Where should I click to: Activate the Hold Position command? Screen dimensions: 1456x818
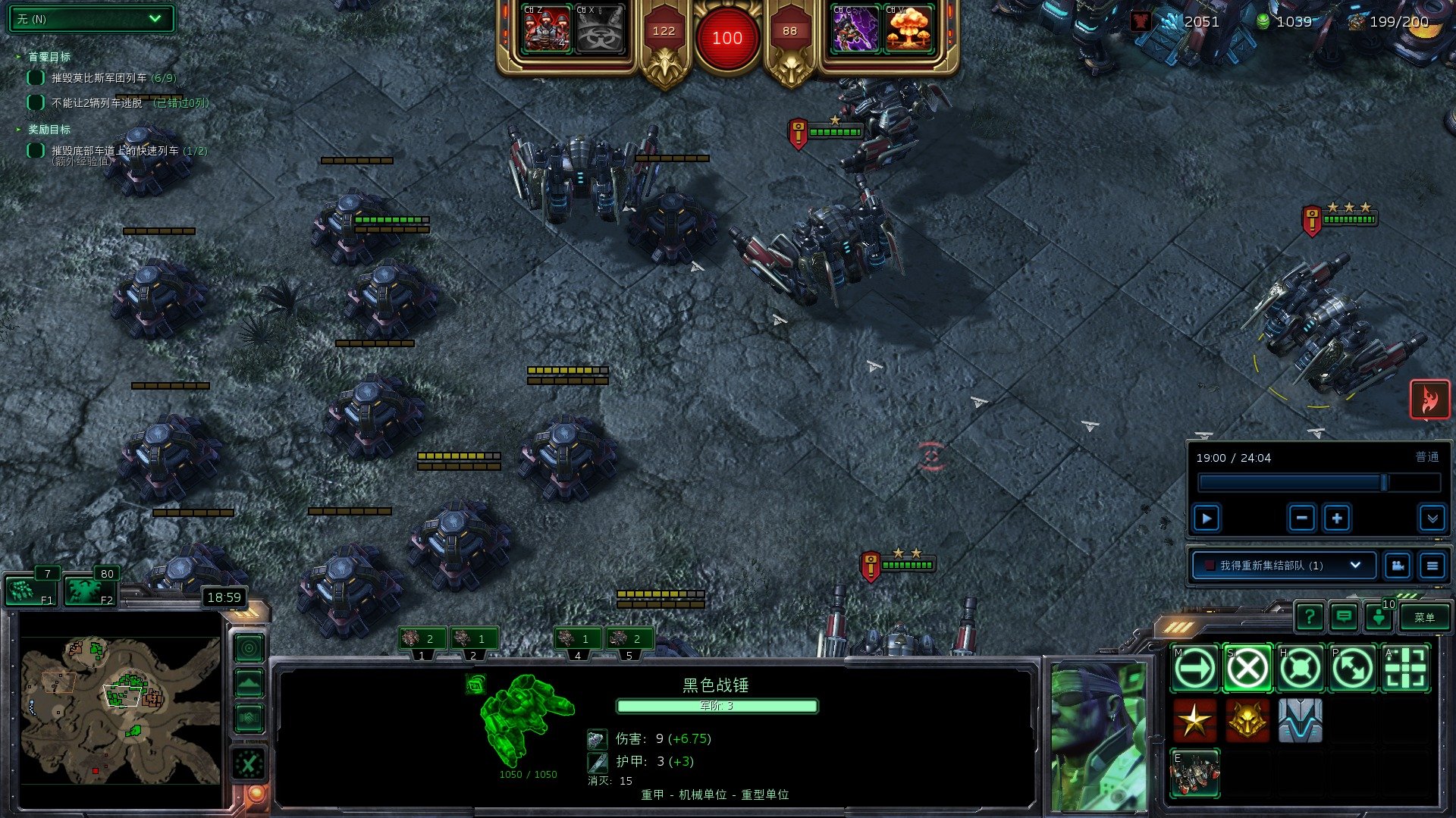click(1300, 669)
